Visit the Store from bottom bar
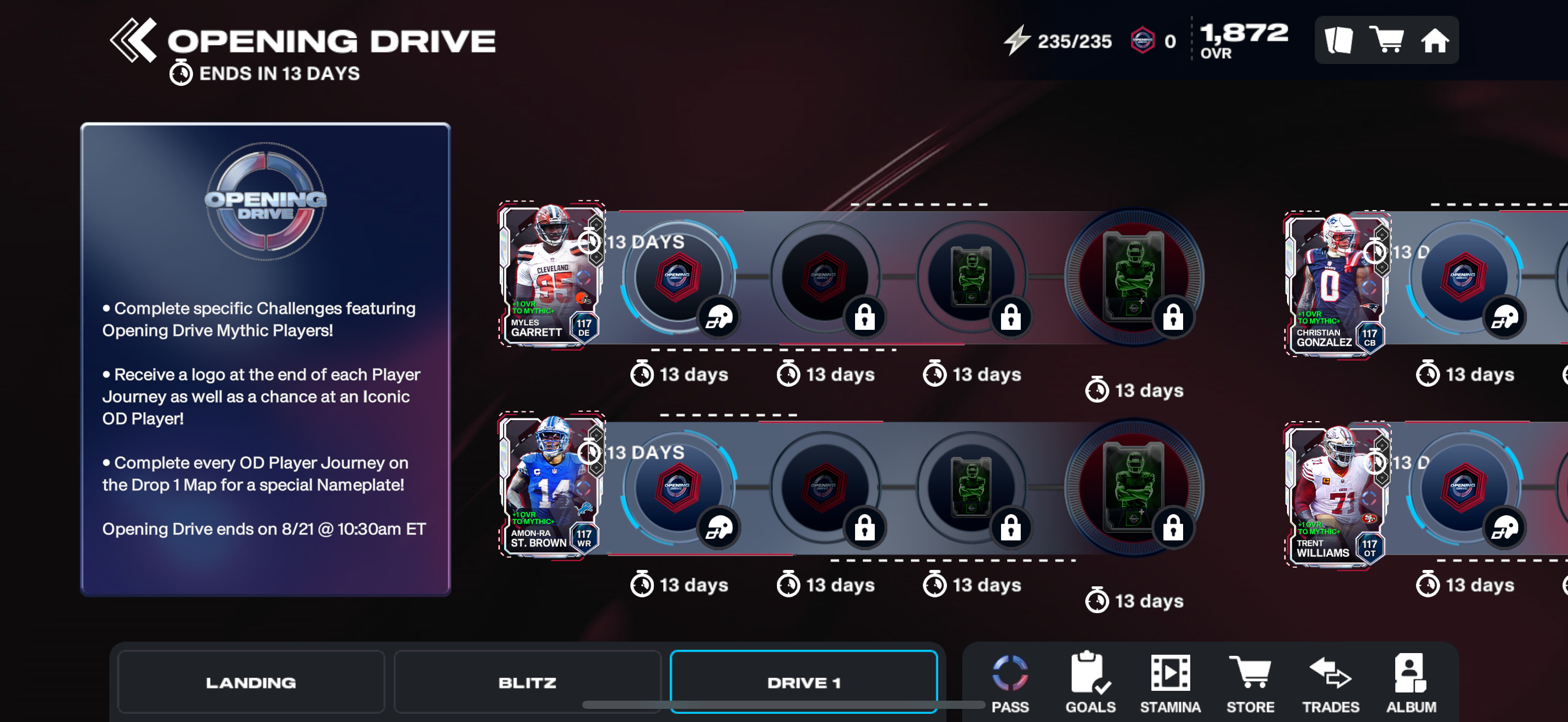The width and height of the screenshot is (1568, 722). click(1250, 683)
